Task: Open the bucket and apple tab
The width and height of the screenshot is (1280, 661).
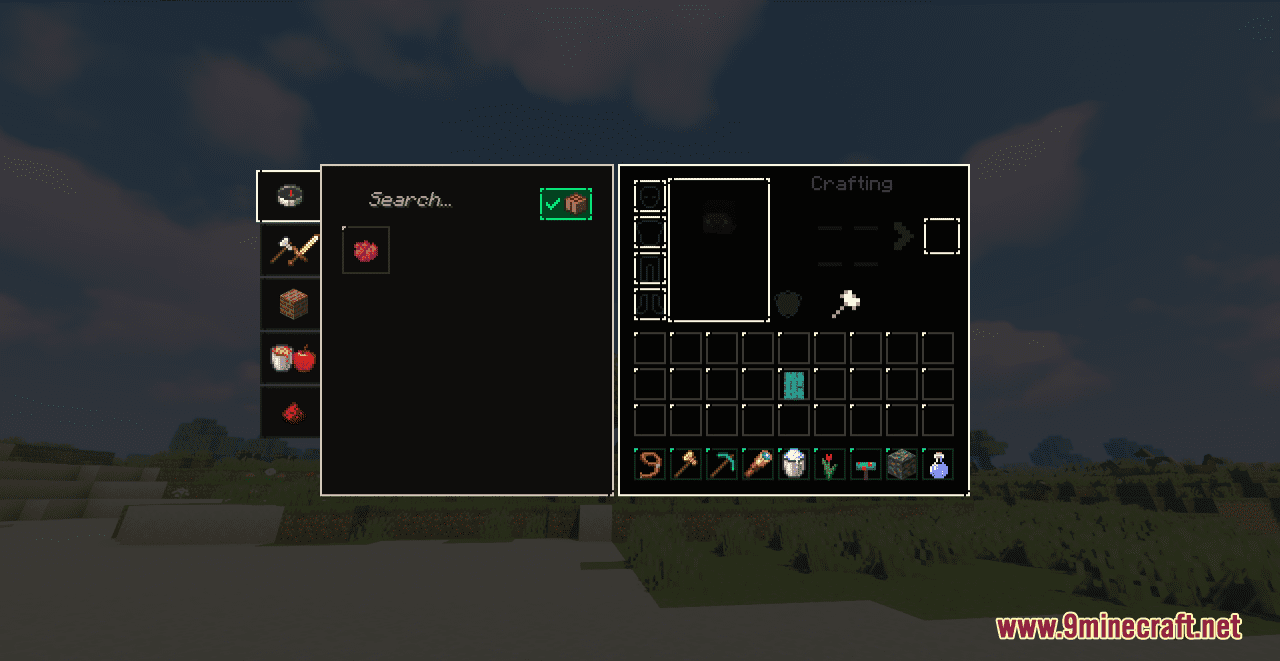Action: click(x=292, y=358)
